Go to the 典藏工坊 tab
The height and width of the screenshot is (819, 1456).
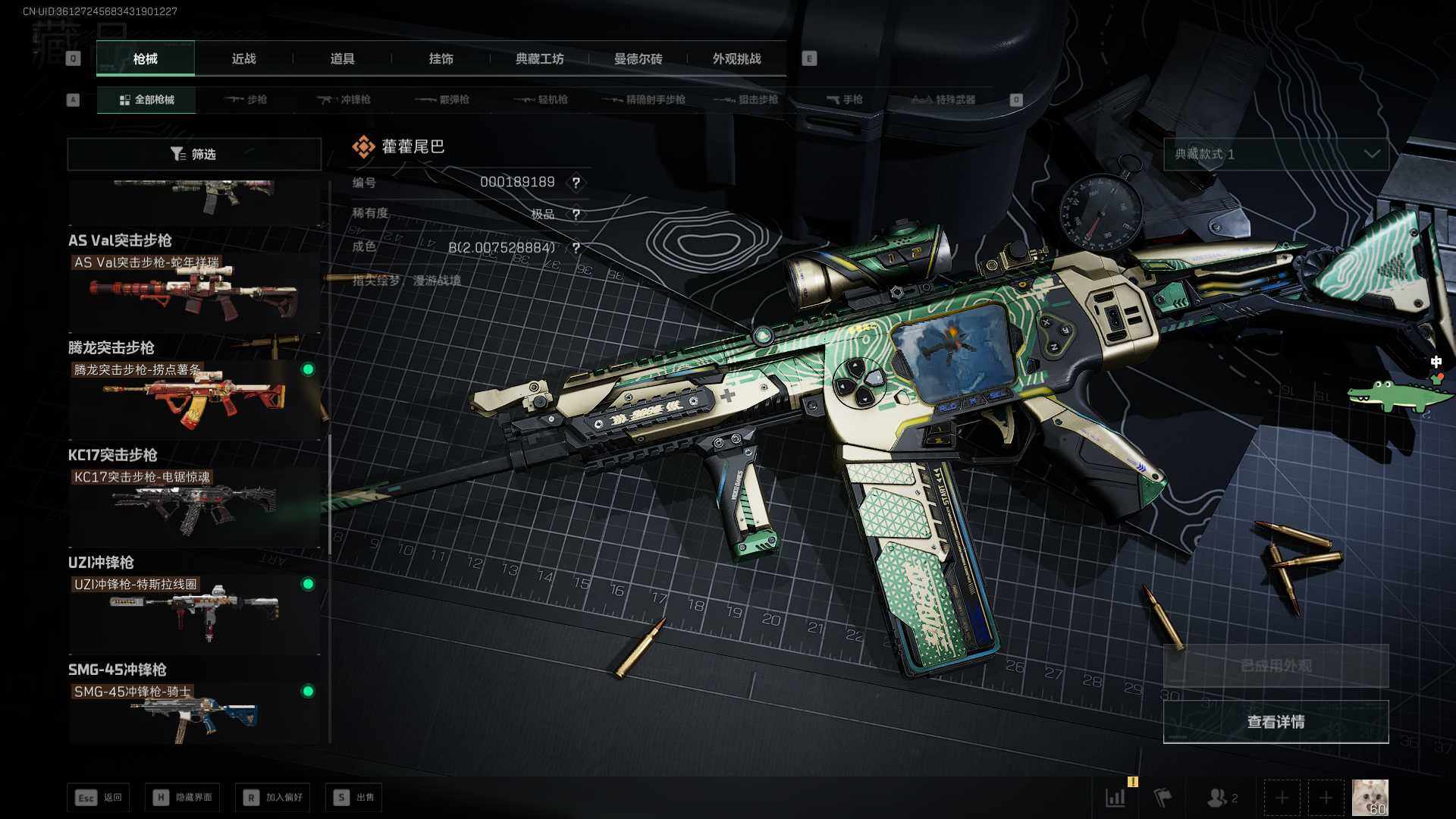coord(539,58)
